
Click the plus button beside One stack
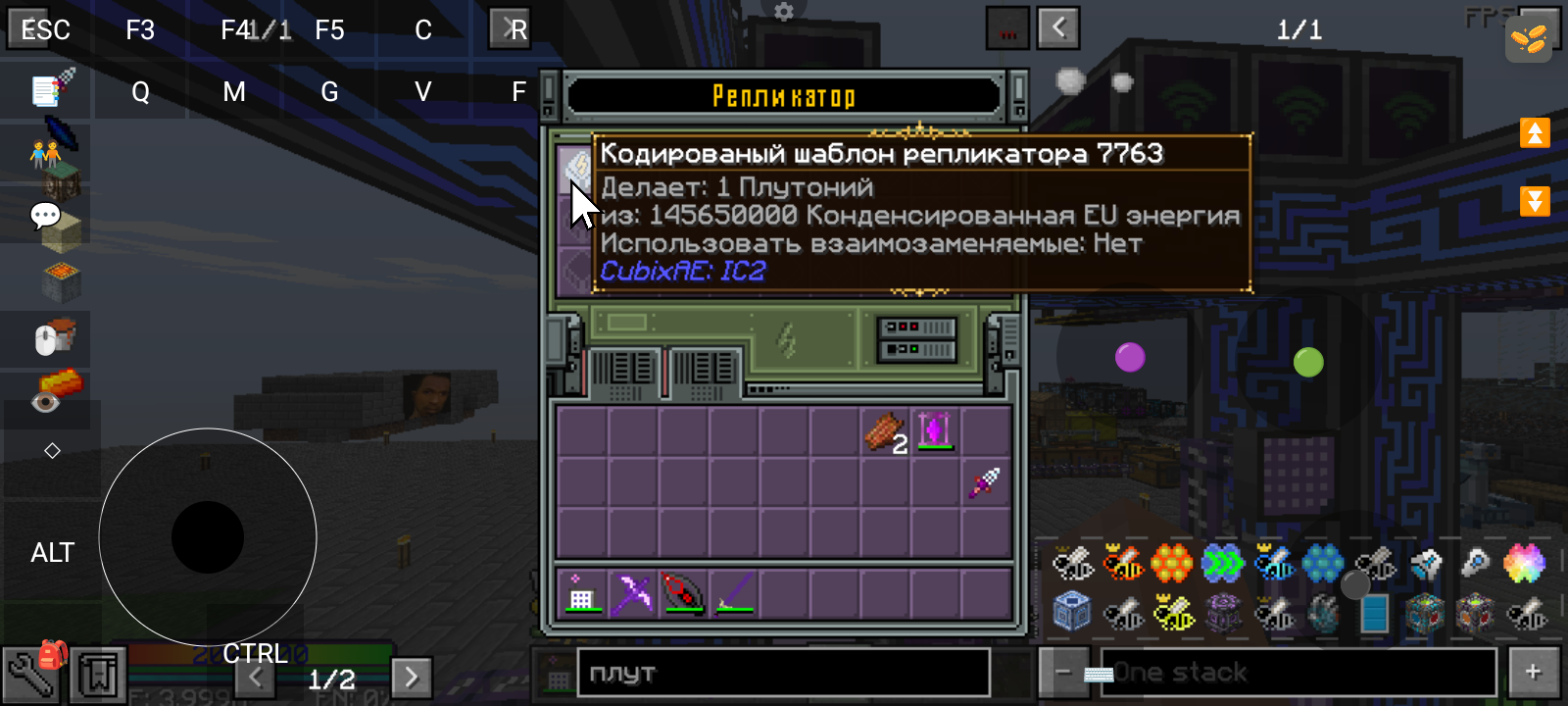1534,672
